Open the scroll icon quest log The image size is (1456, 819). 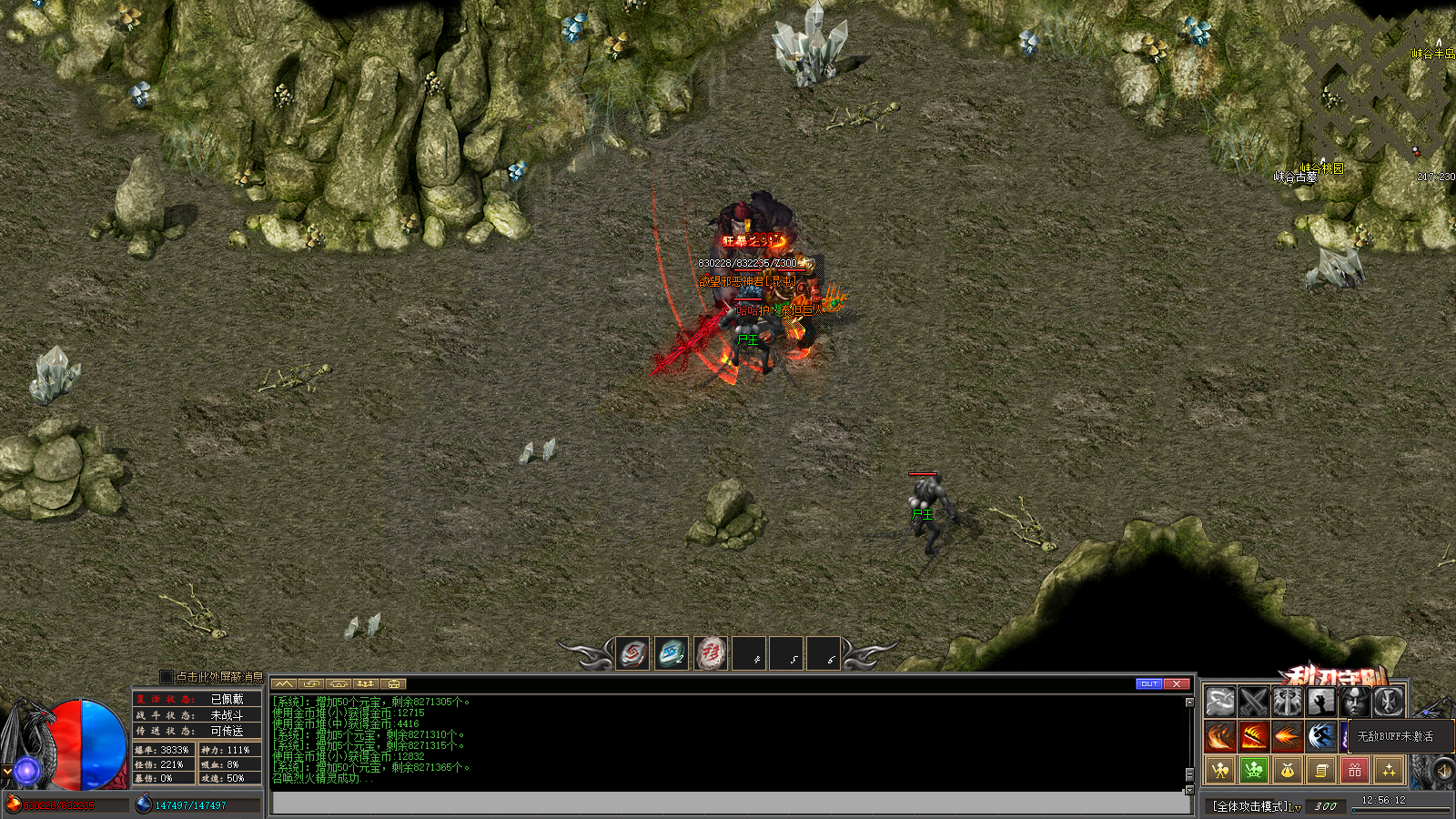tap(1321, 771)
